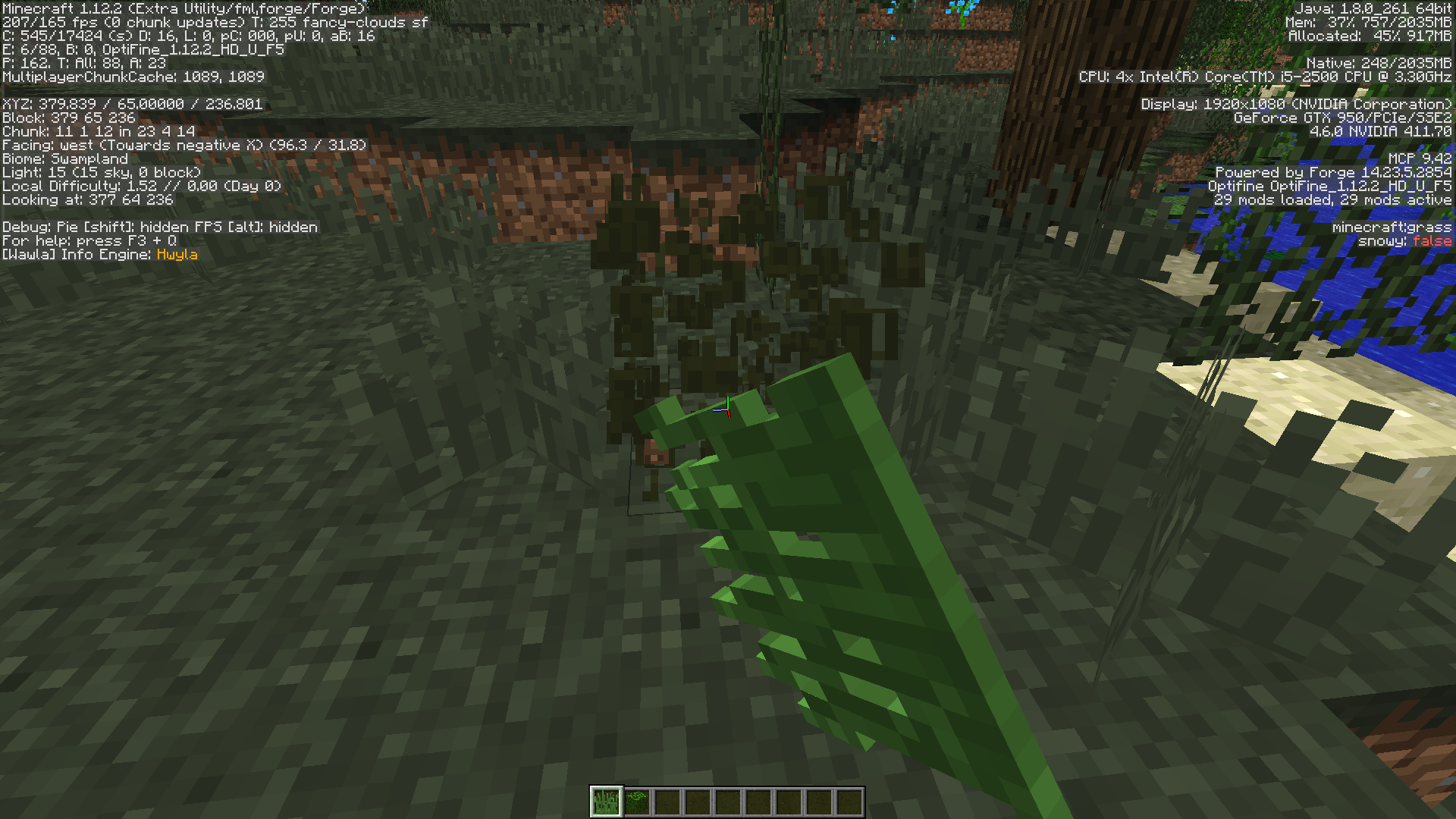The image size is (1456, 819).
Task: Click the fourth empty hotbar slot
Action: pos(700,800)
